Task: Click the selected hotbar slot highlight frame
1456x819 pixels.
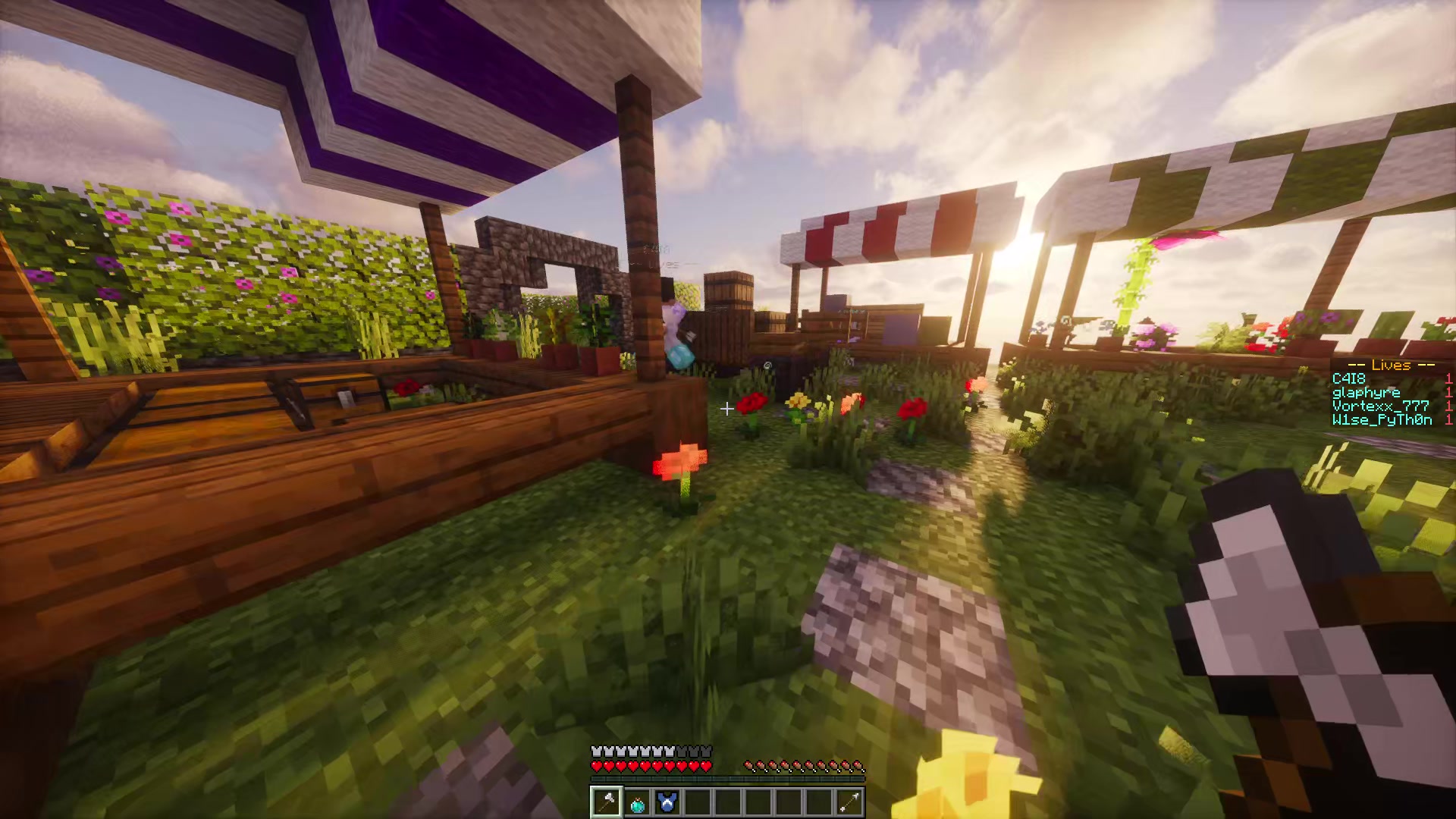Action: (605, 802)
